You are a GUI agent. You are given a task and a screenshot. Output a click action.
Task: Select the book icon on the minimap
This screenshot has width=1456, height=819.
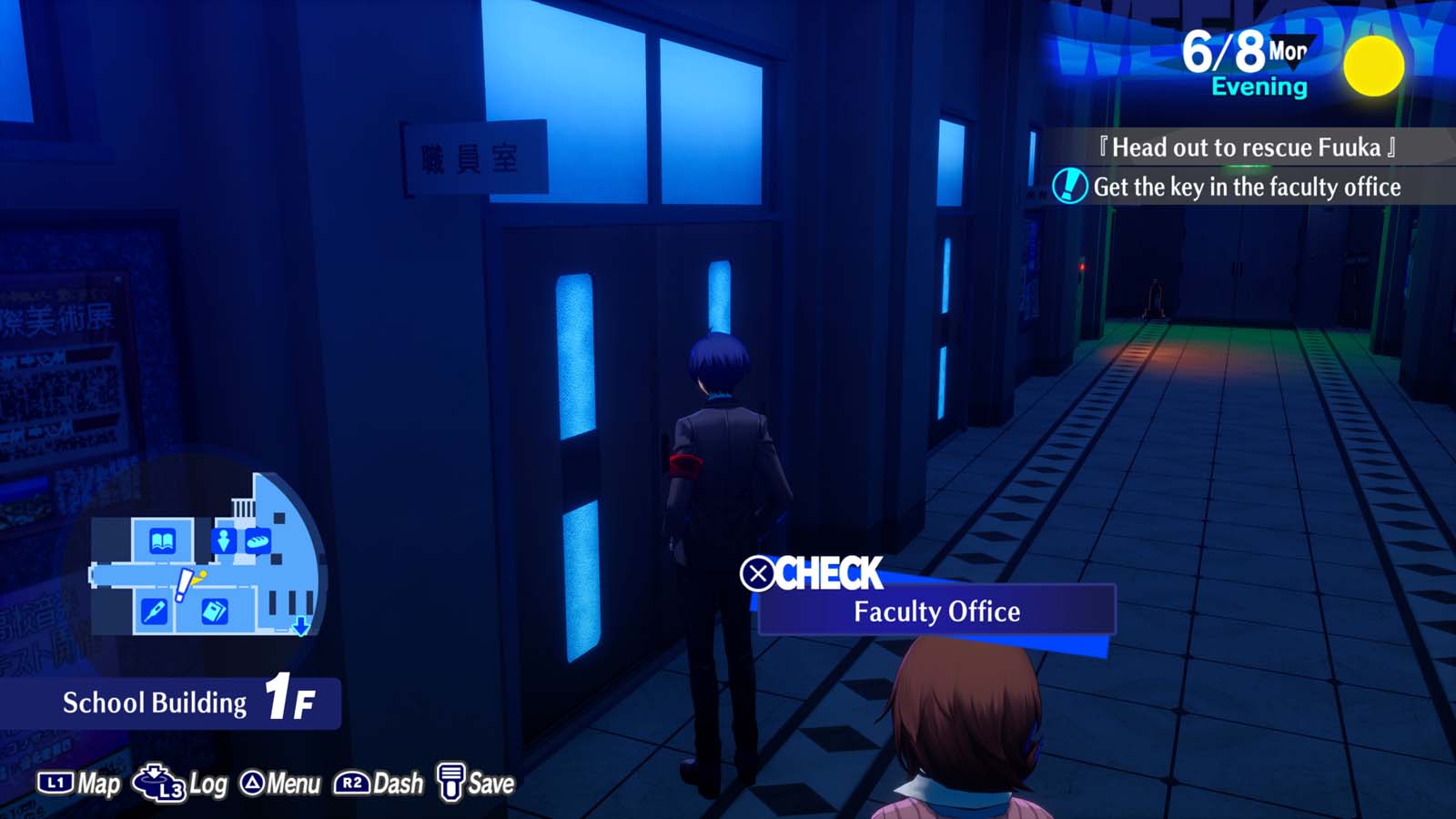(x=164, y=541)
